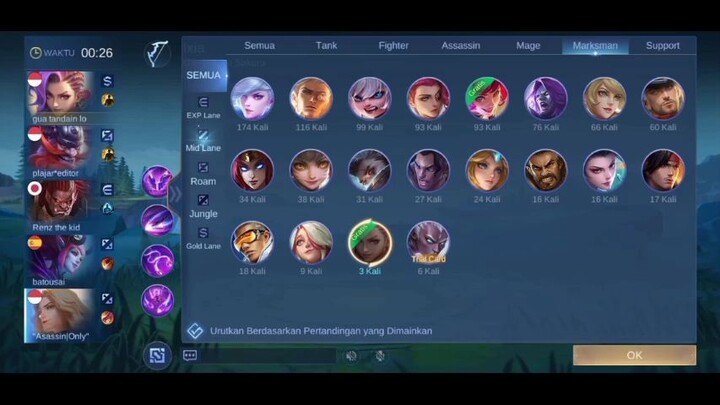Choose the Trial Card hero with 6 Kali
Viewport: 720px width, 405px height.
(x=428, y=242)
